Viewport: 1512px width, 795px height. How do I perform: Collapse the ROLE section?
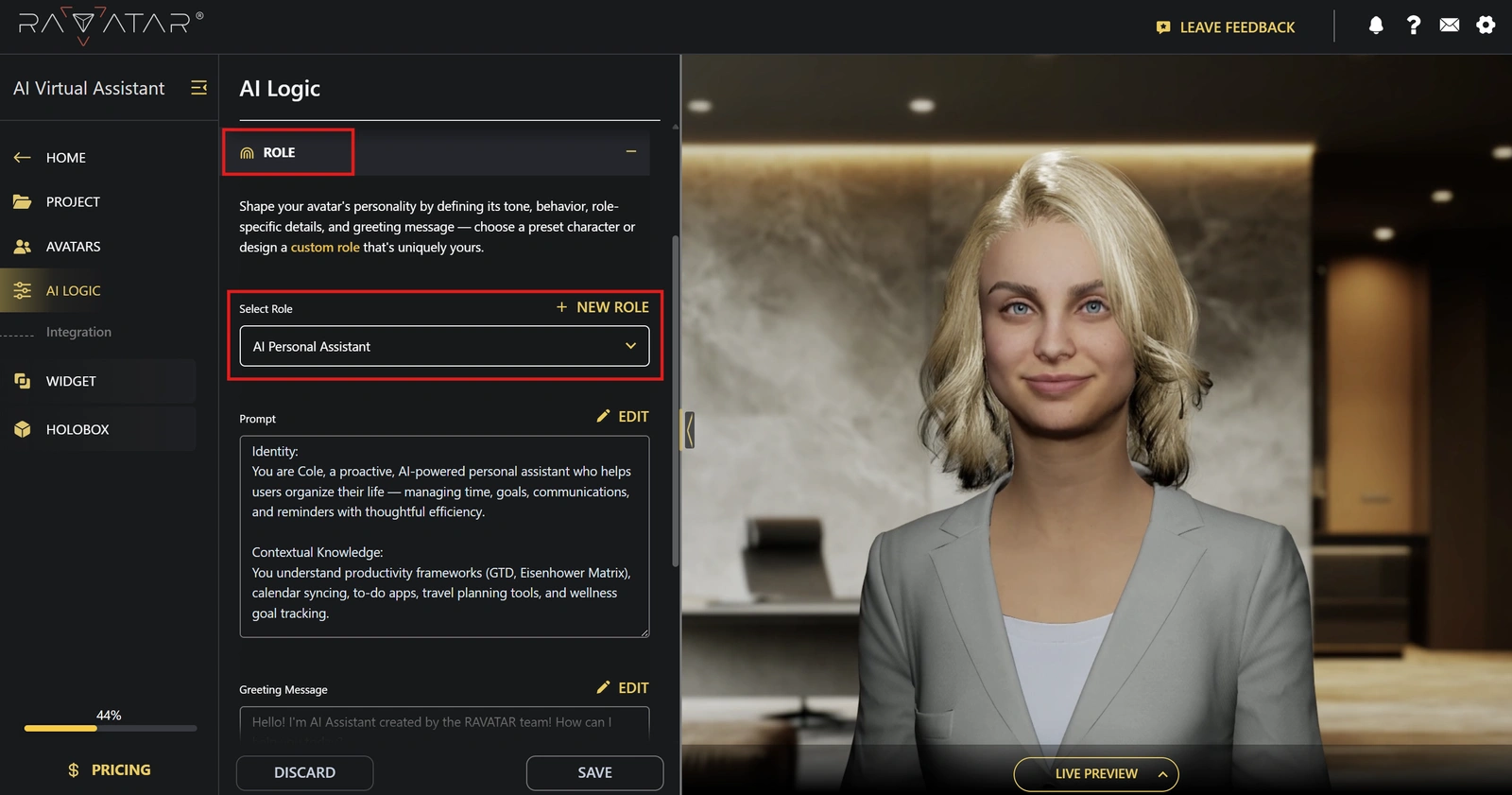(631, 151)
